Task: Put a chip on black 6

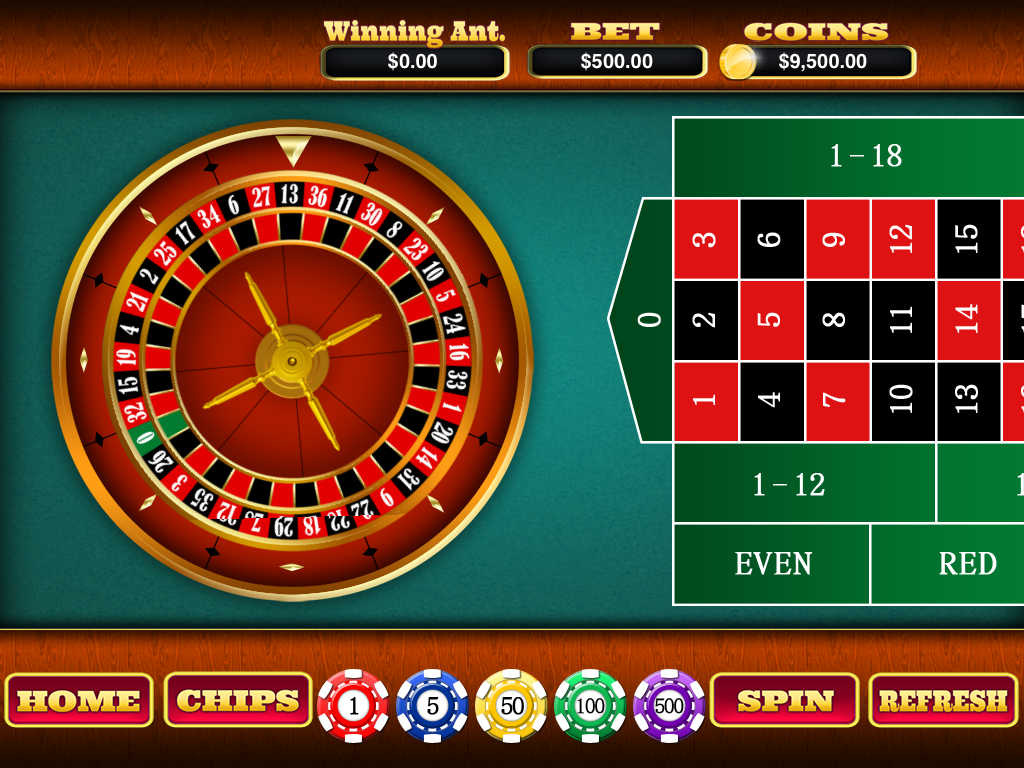Action: point(772,239)
